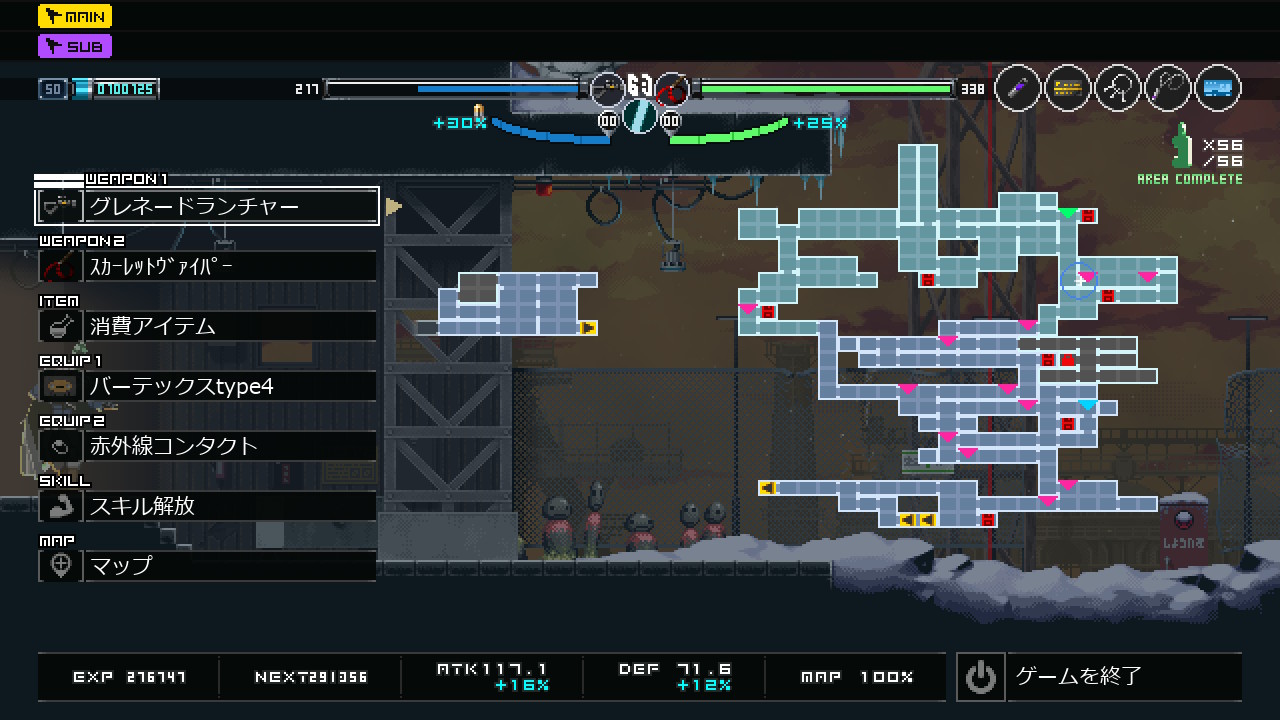
Task: Choose the スカーレットヴァイパー weapon slot
Action: 207,266
